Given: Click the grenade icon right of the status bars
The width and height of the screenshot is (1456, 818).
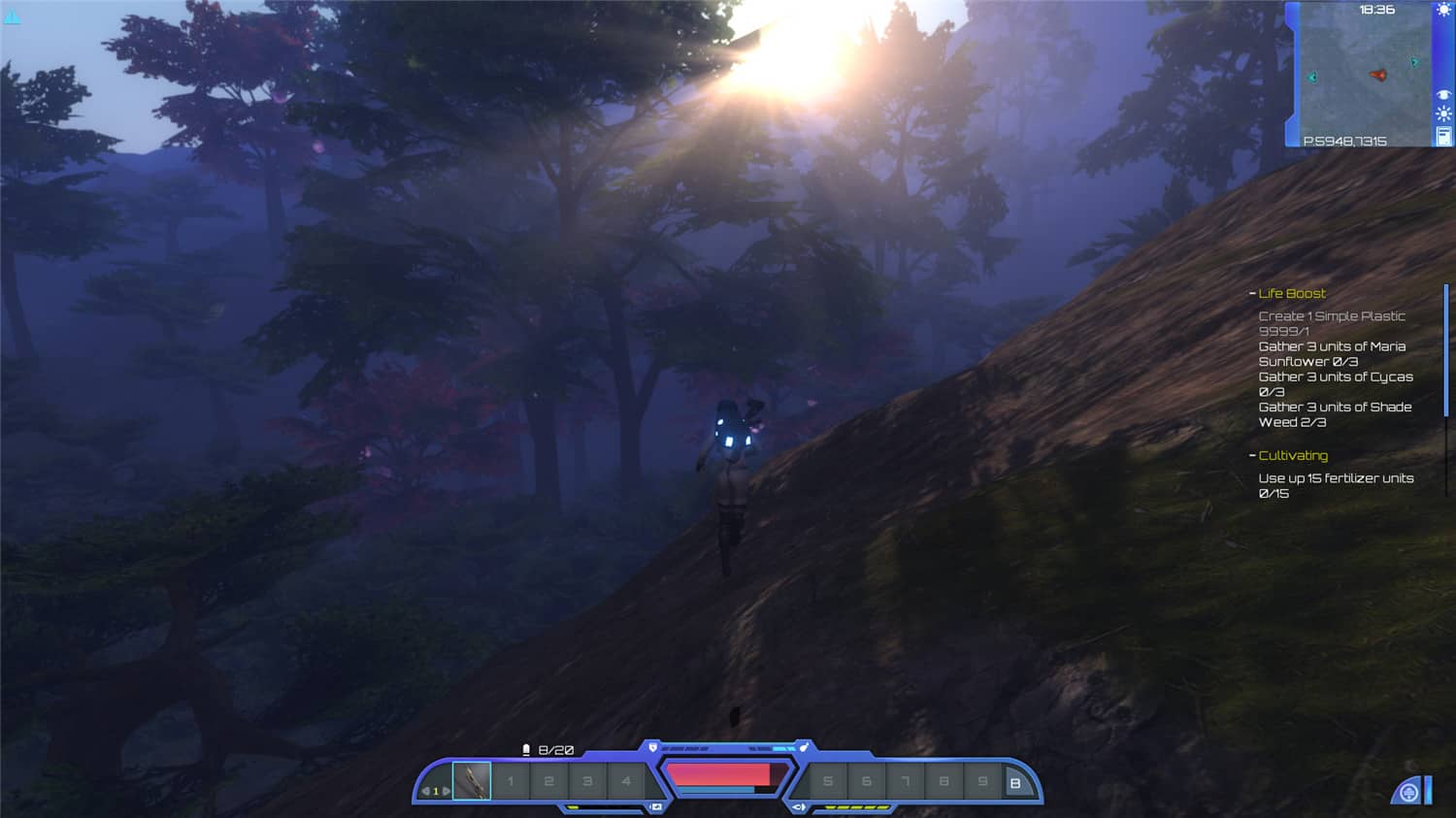Looking at the screenshot, I should [804, 746].
